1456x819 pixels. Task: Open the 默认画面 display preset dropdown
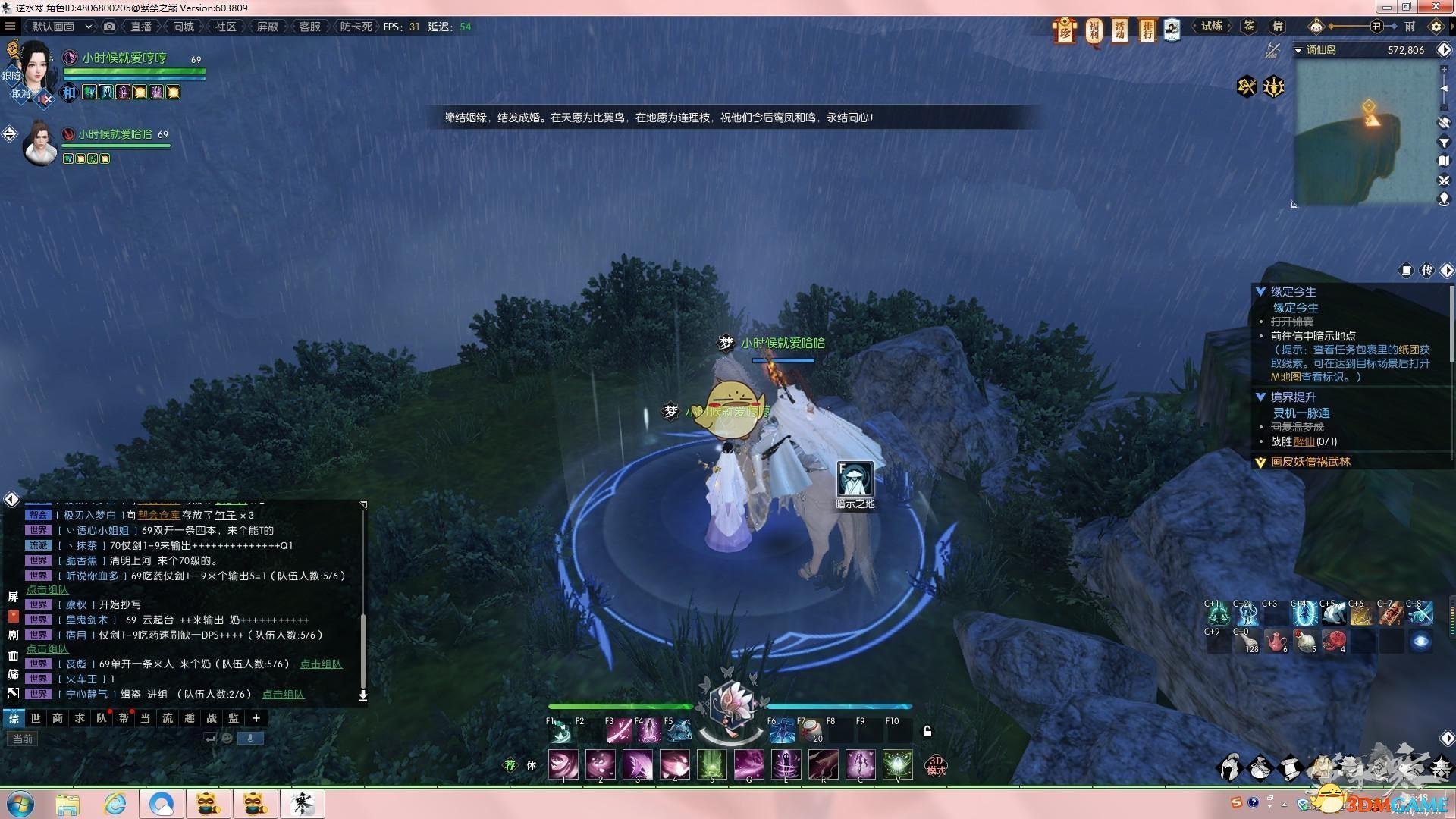(61, 27)
